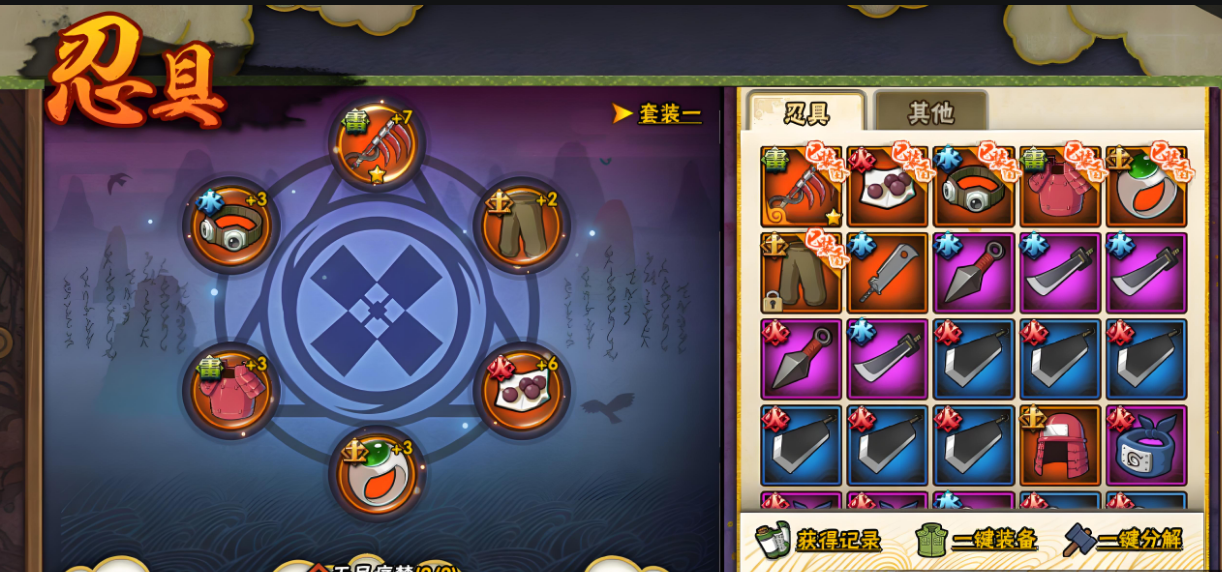
Task: Click the equipped +3 earth ring slot
Action: (377, 473)
